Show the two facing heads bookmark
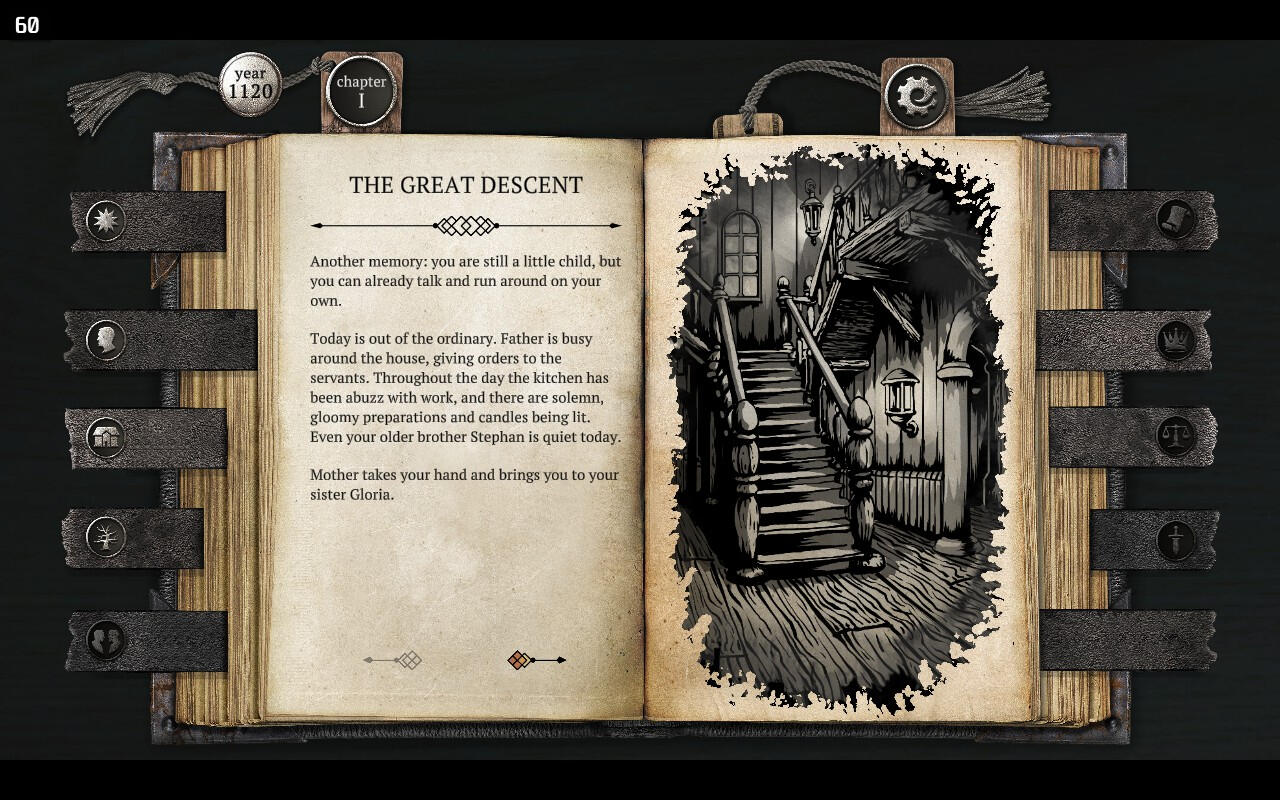 coord(105,640)
